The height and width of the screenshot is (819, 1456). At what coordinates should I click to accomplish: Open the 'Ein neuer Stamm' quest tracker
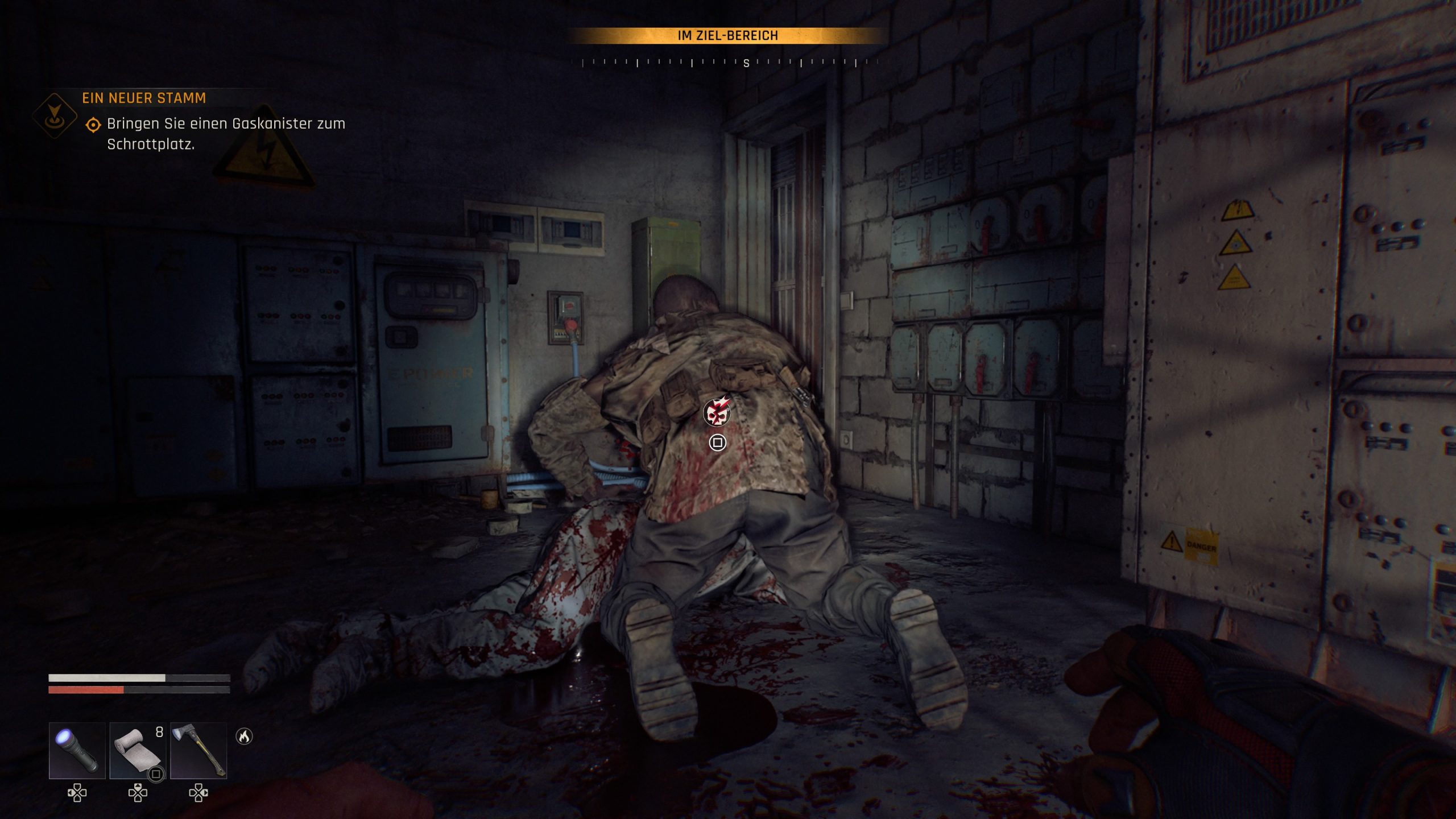click(144, 98)
